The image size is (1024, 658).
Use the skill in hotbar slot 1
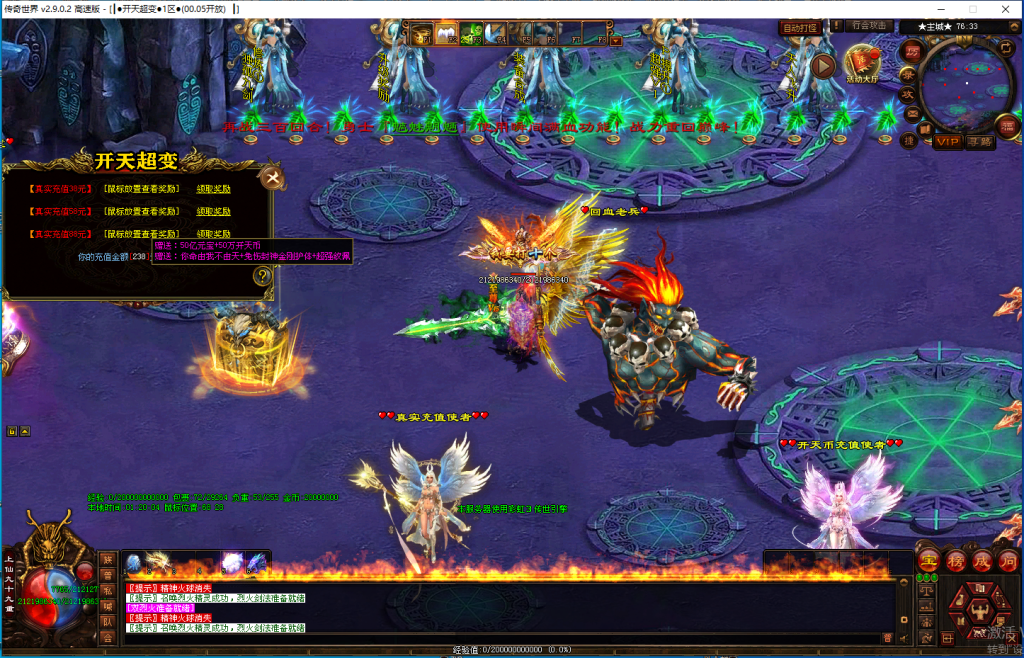(x=134, y=563)
